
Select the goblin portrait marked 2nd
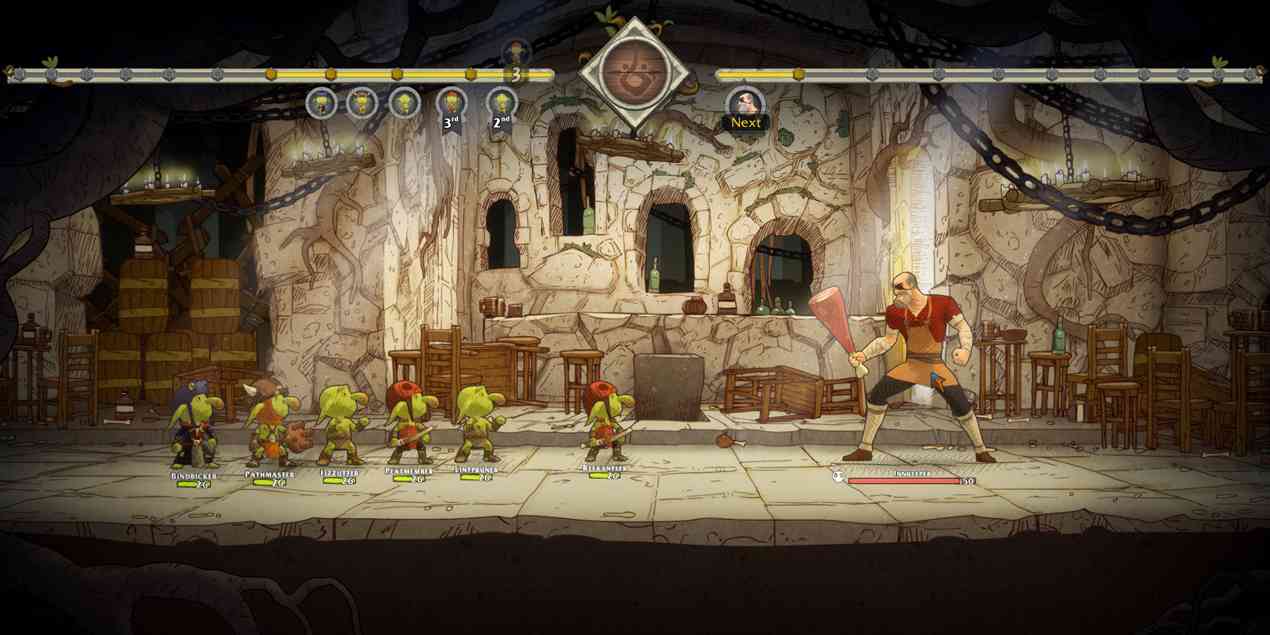(x=502, y=103)
